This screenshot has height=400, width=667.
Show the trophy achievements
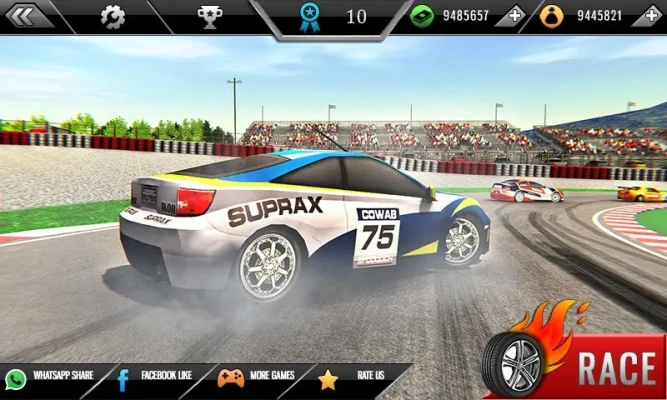click(210, 16)
